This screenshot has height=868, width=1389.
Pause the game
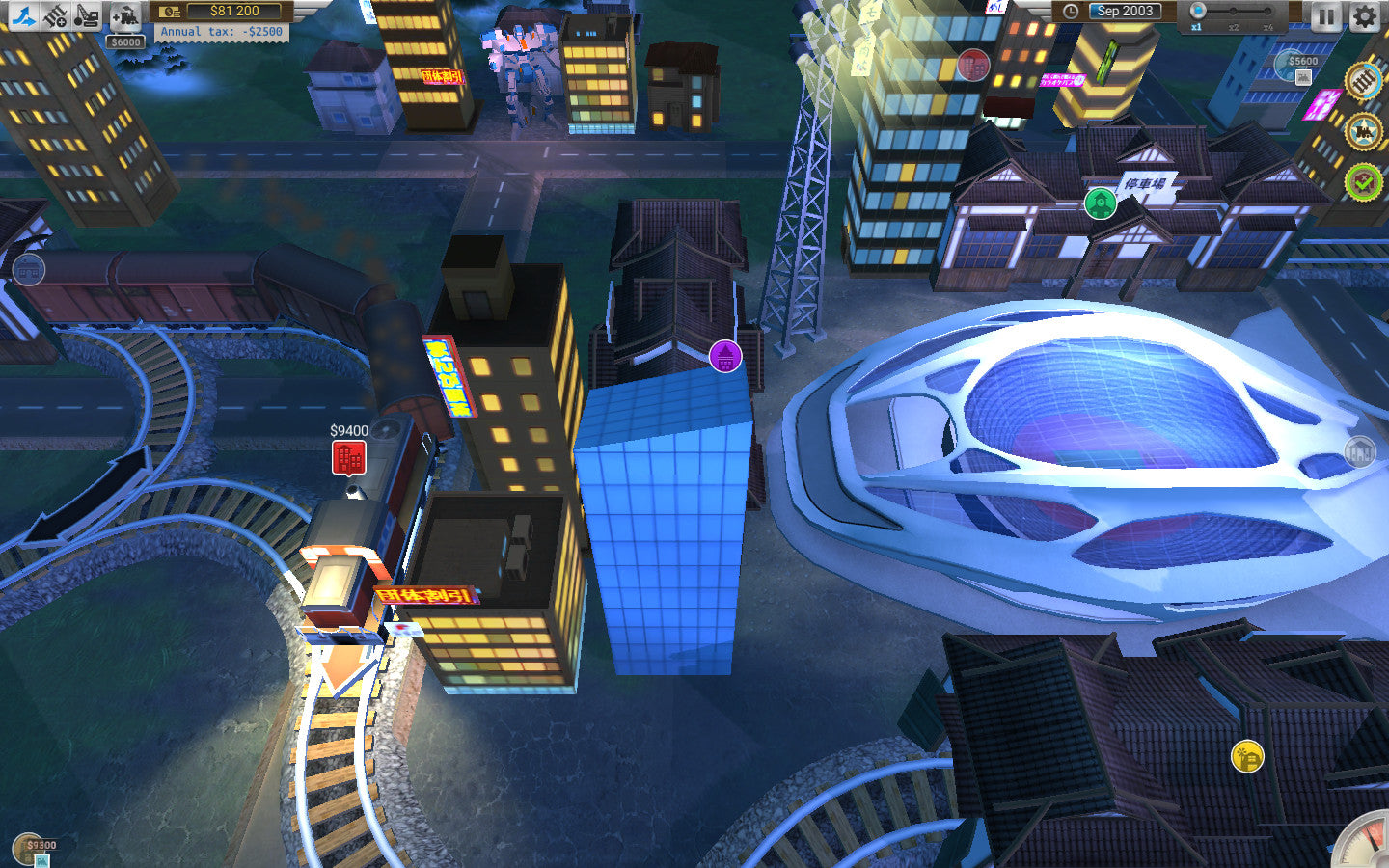coord(1327,15)
